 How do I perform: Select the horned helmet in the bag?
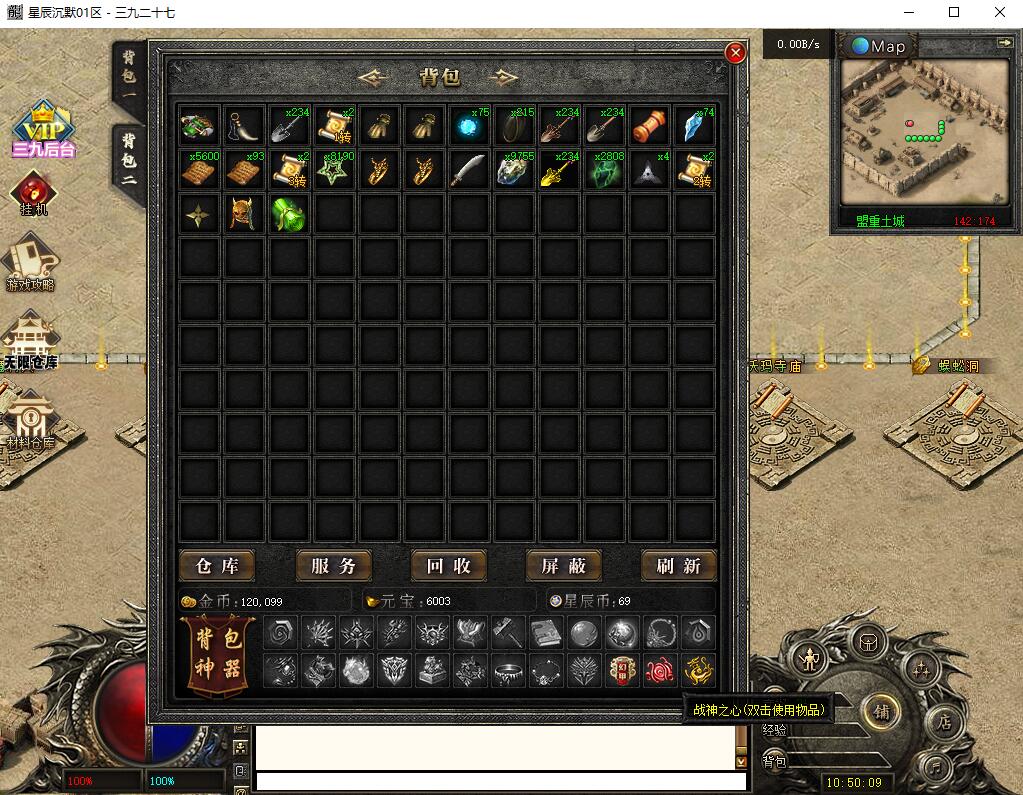pyautogui.click(x=243, y=214)
